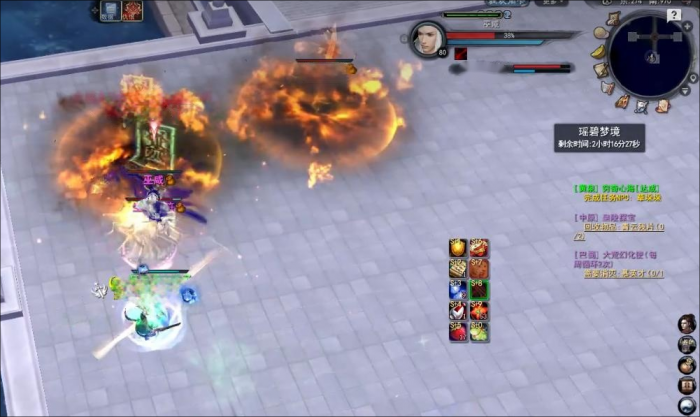Open the character head menu icon

[x=687, y=323]
